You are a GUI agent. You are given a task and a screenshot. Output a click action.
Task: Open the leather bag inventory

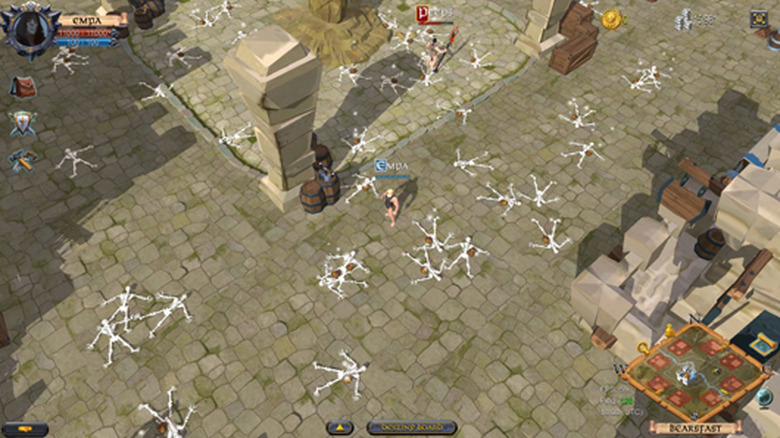point(23,87)
